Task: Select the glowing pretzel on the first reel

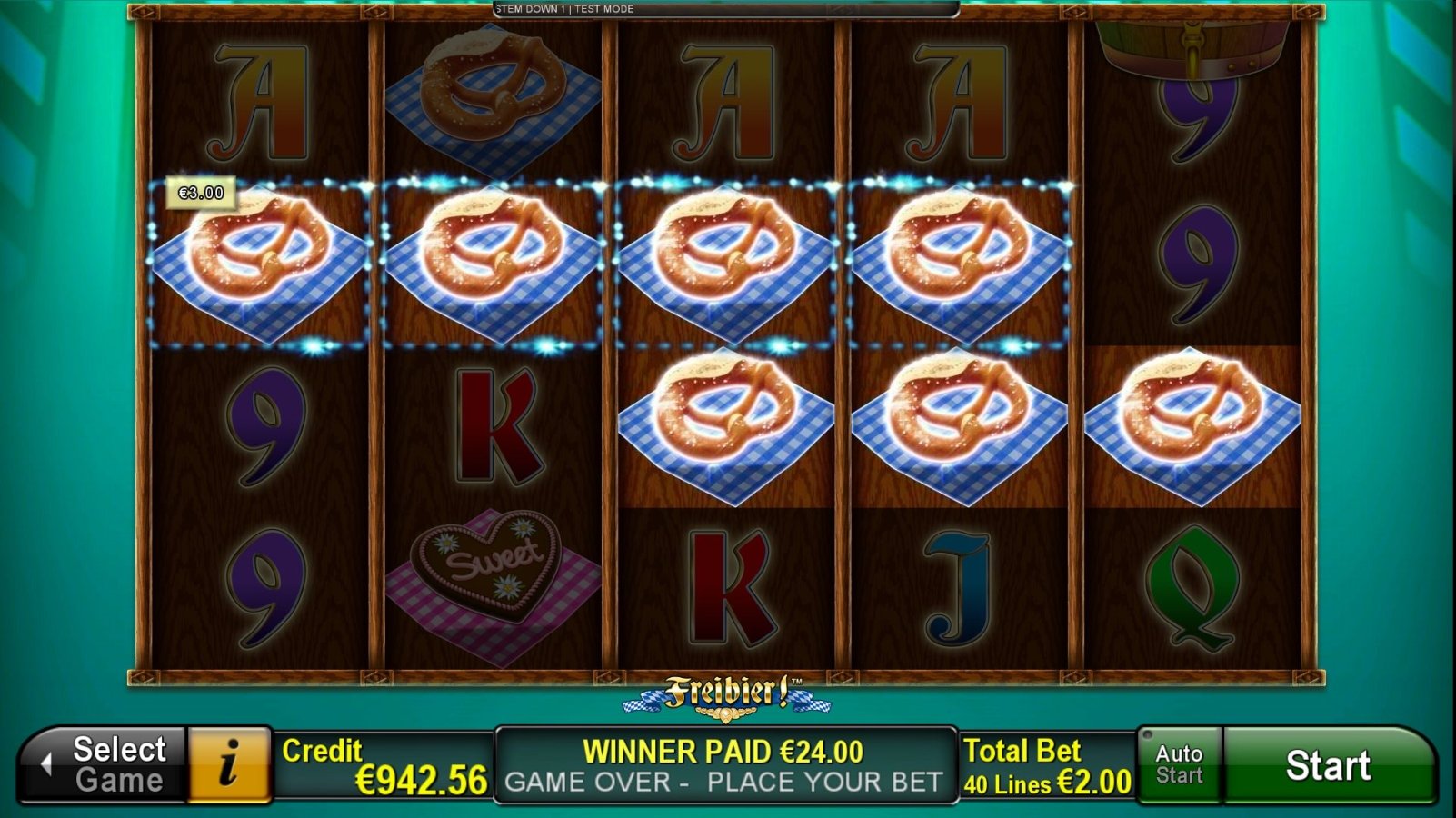Action: tap(264, 264)
